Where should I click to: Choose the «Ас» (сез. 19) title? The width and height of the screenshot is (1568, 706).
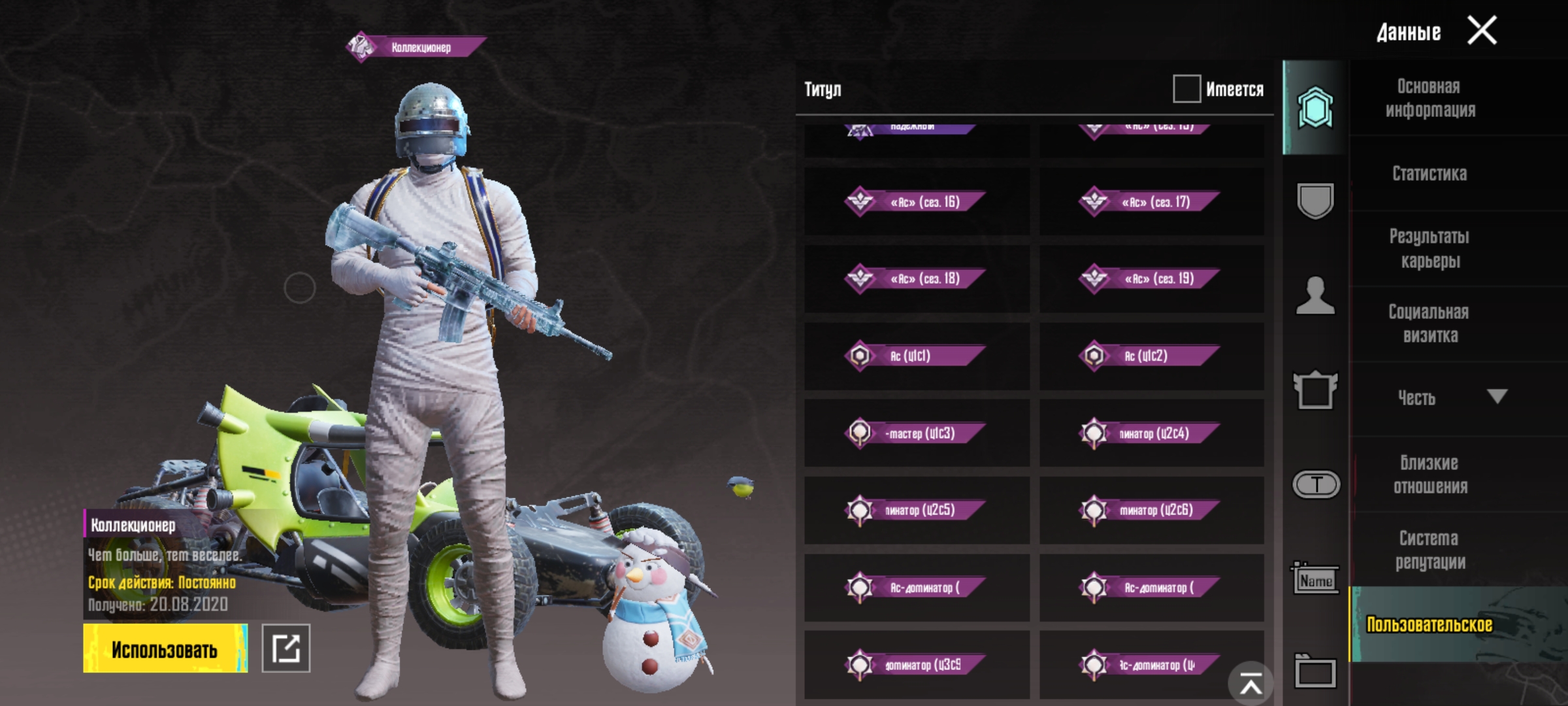coord(1152,279)
